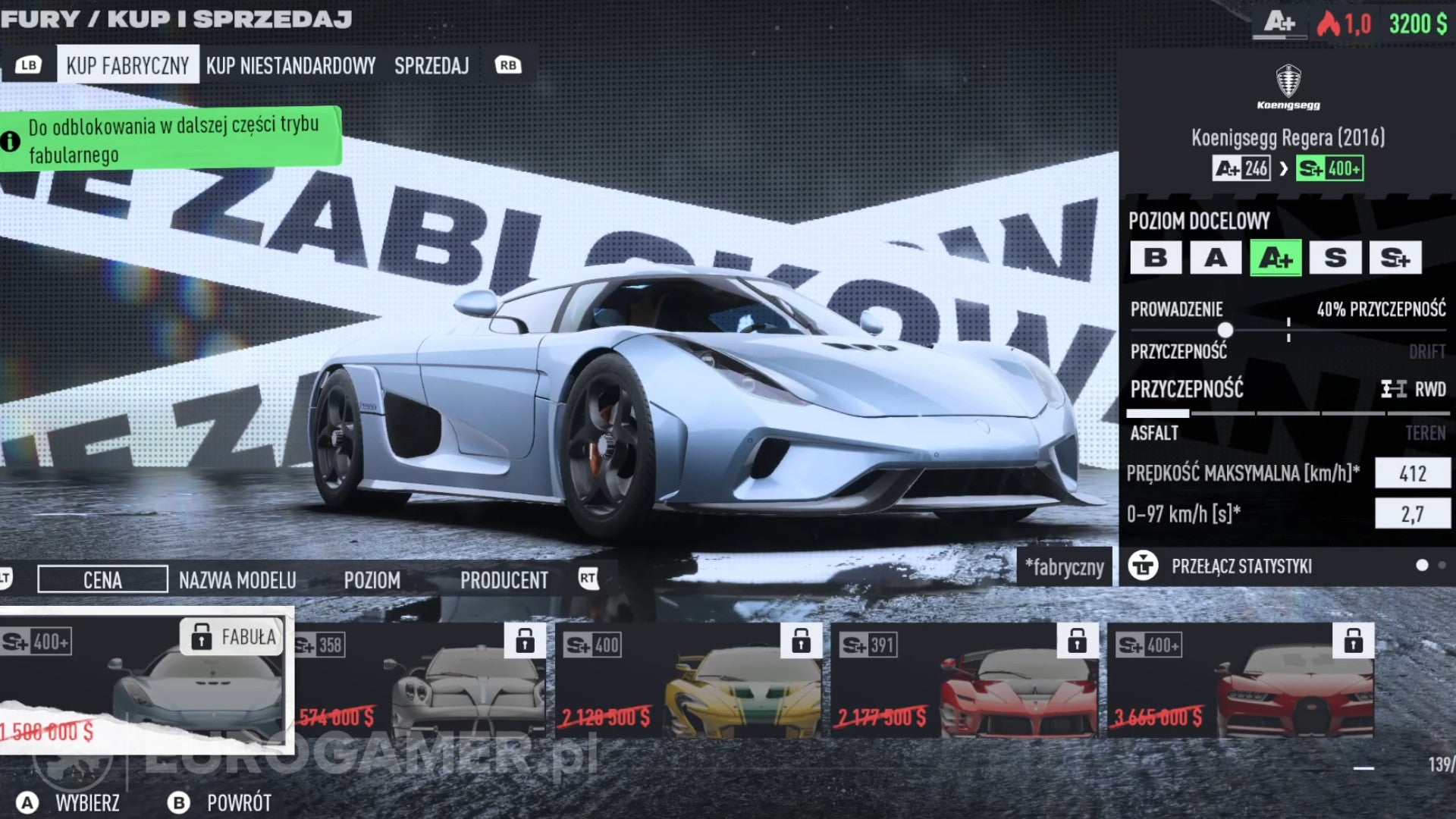Click the RWD drivetrain icon
Viewport: 1456px width, 819px height.
coord(1395,389)
